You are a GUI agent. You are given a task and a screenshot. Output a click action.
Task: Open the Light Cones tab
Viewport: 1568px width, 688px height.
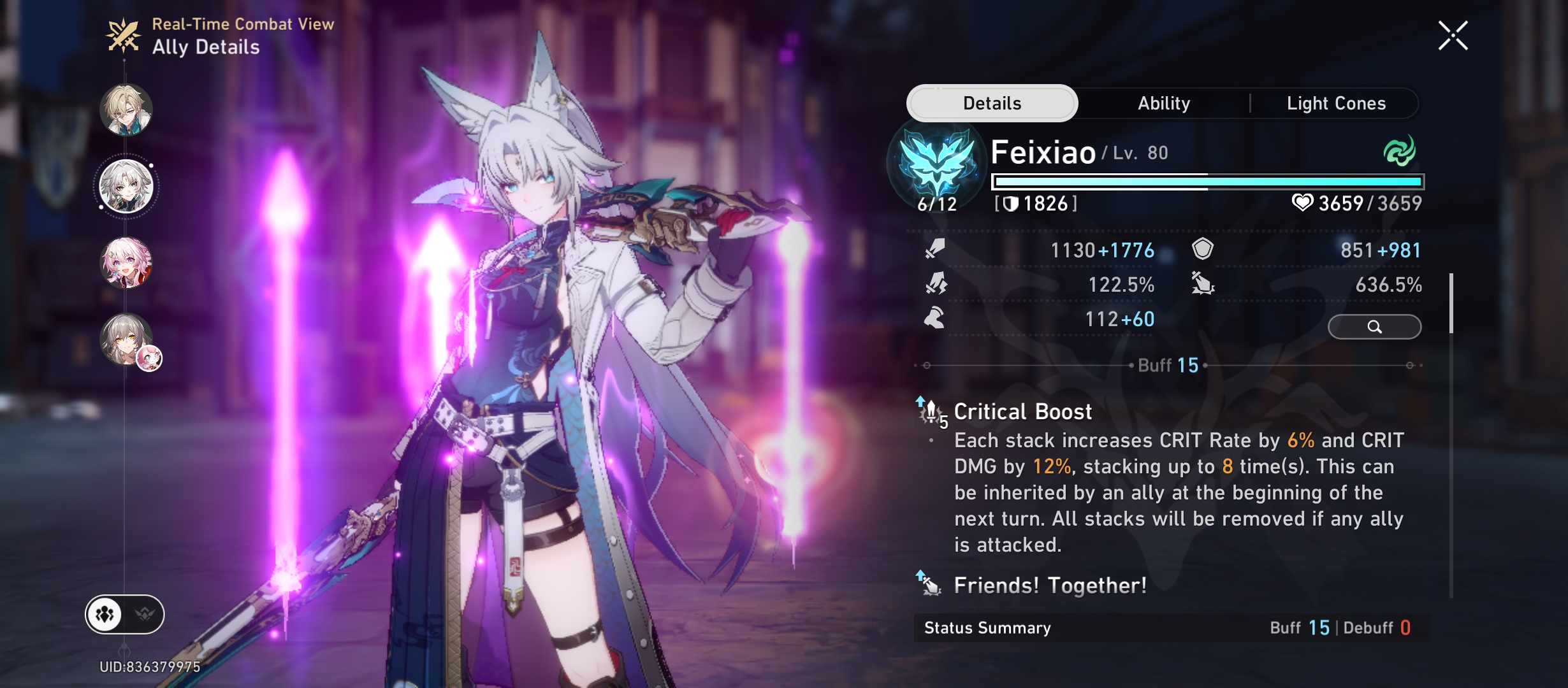1336,103
